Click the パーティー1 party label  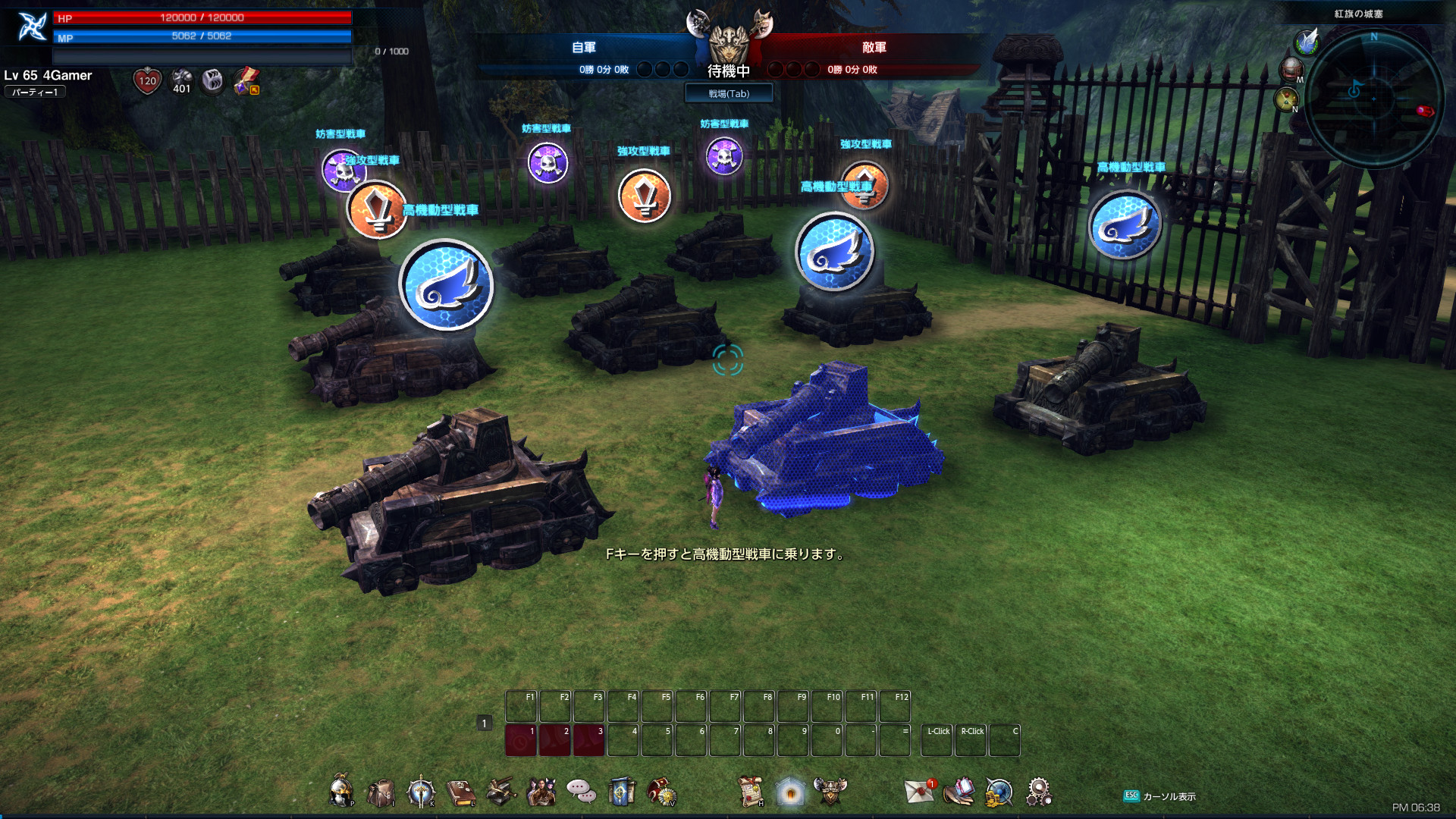[35, 92]
